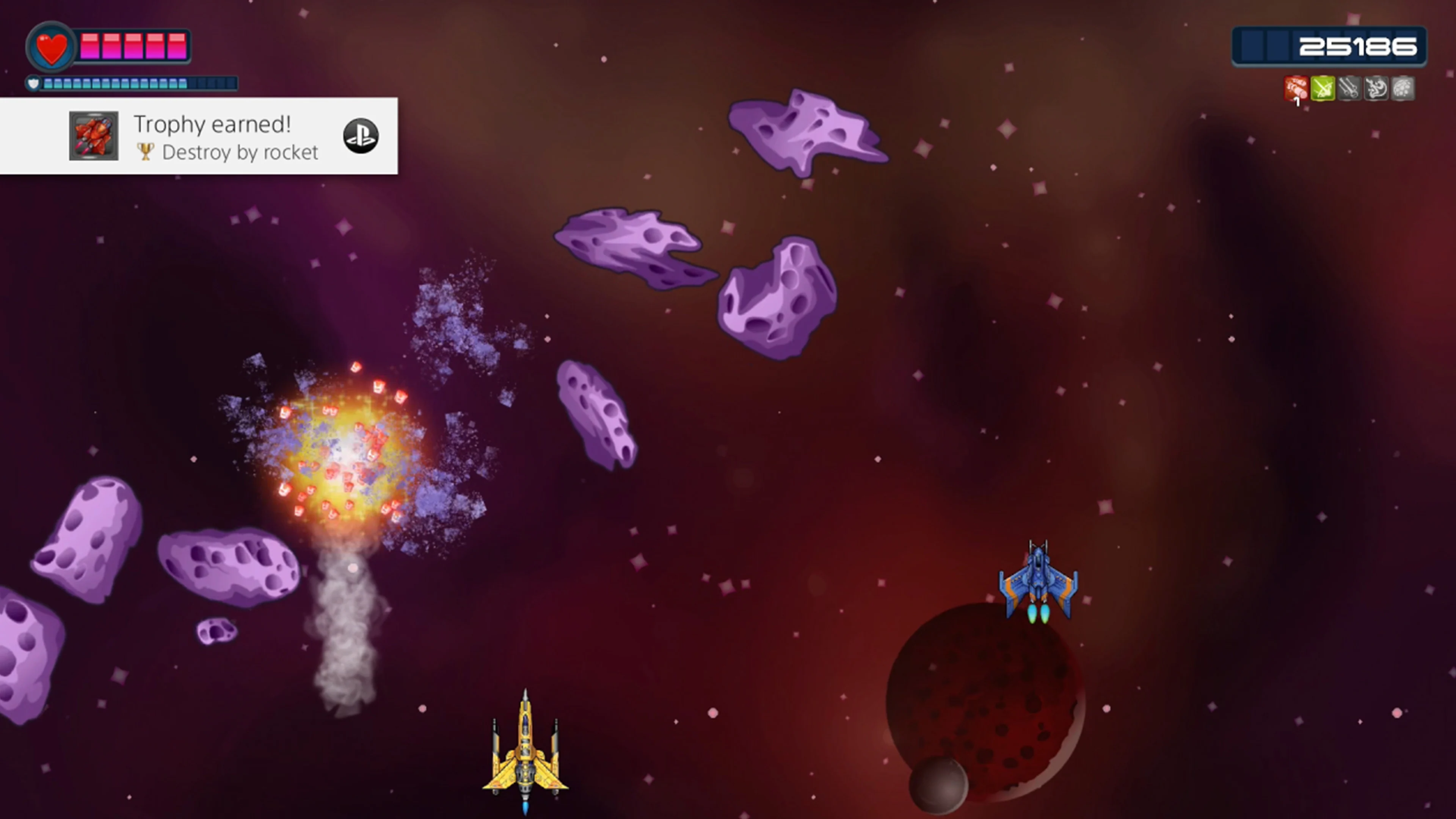Expand the Trophy earned notification banner
Viewport: 1456px width, 819px height.
[199, 136]
